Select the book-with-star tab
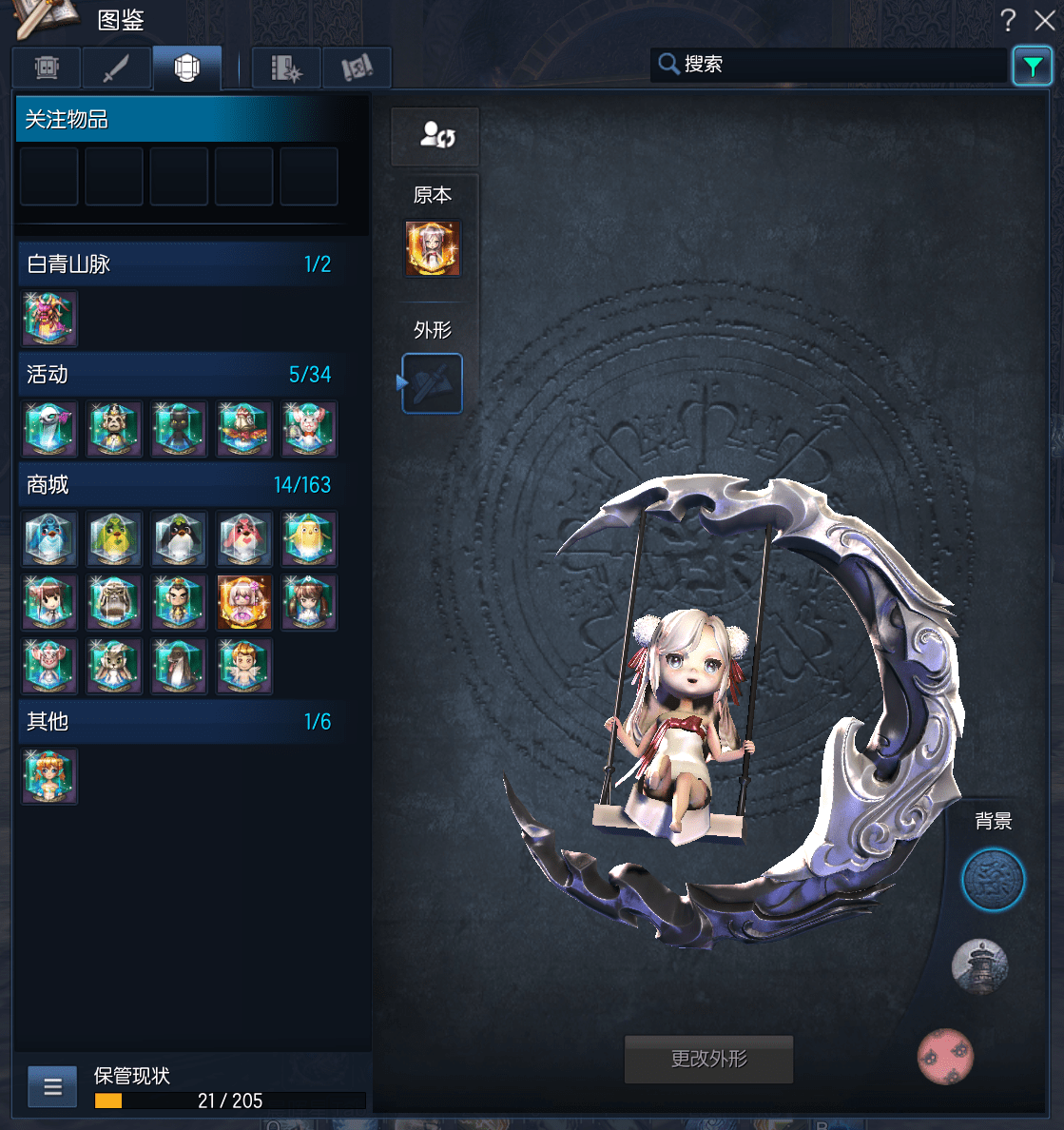 (286, 68)
